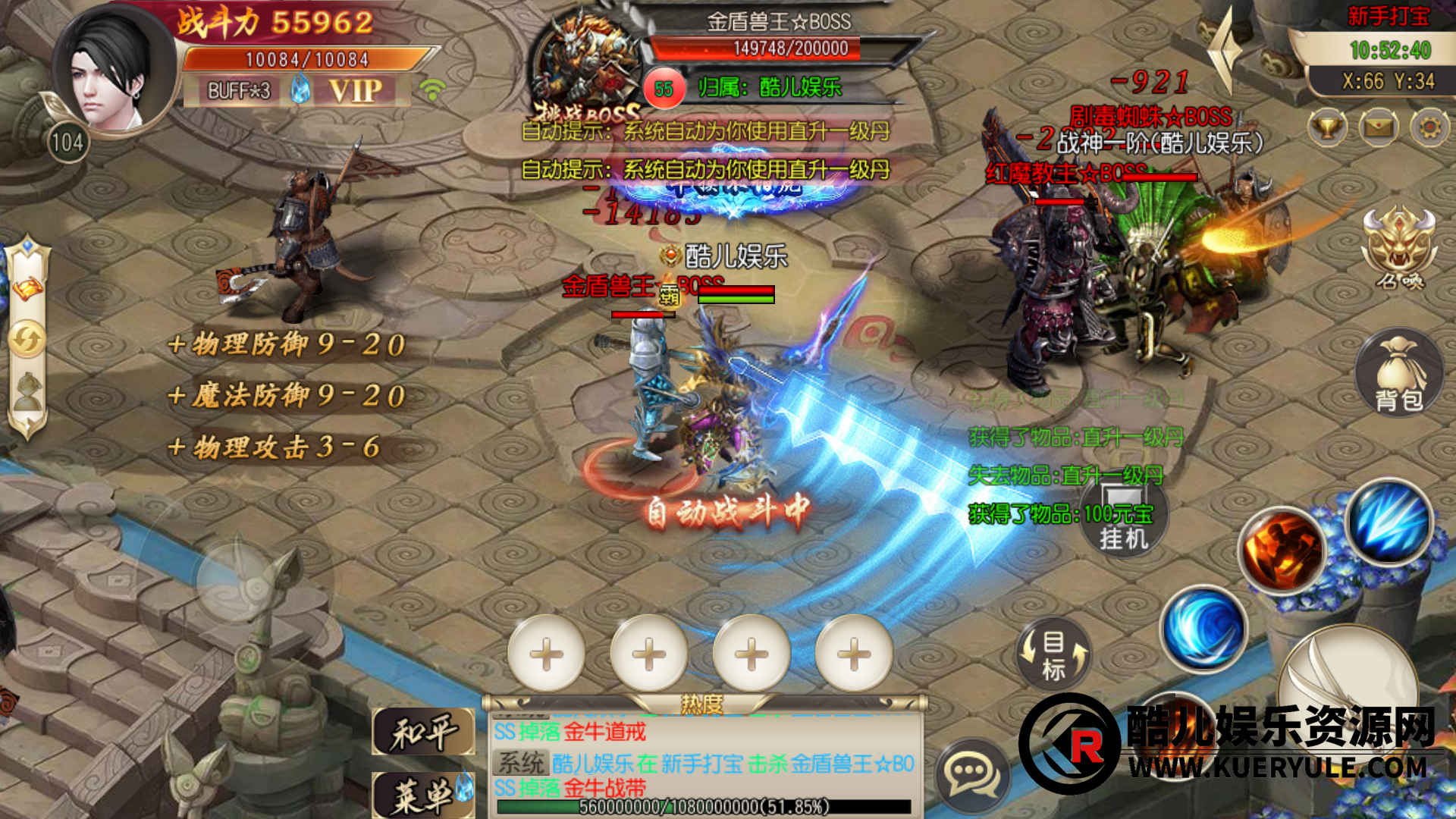Open the 菜单 menu button
The width and height of the screenshot is (1456, 819).
pos(423,794)
